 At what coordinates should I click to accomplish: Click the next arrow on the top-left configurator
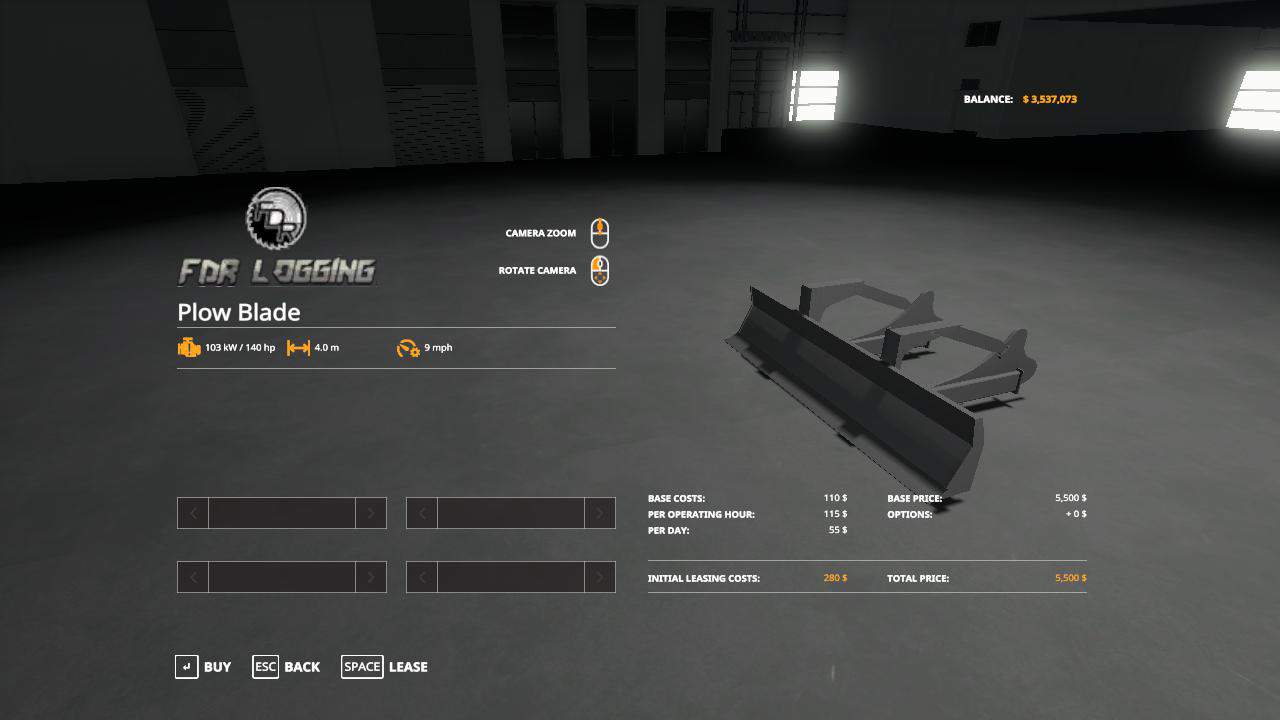pos(371,513)
